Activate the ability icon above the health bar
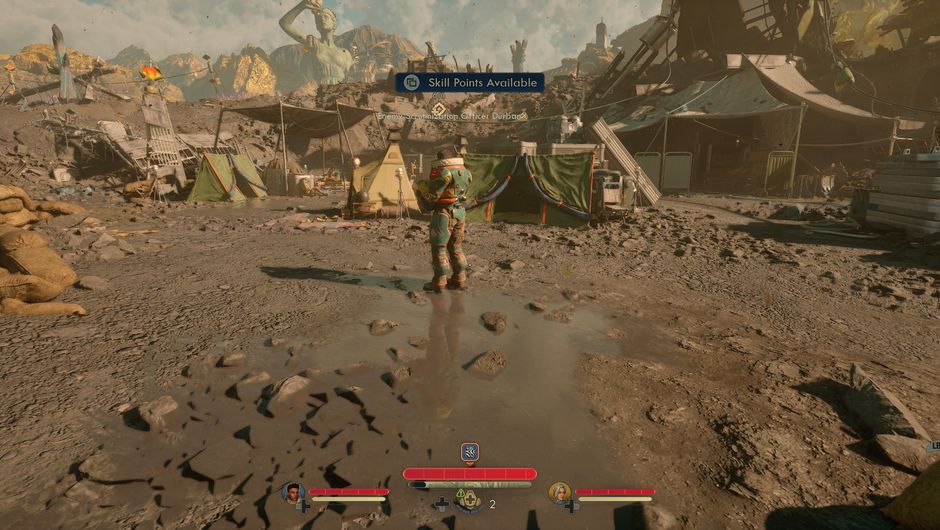The height and width of the screenshot is (530, 940). tap(469, 452)
